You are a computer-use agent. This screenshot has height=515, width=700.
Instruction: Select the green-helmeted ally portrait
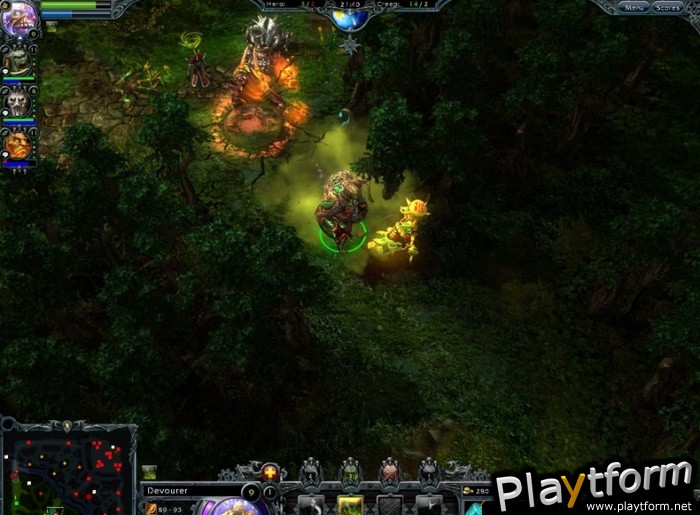pos(18,61)
